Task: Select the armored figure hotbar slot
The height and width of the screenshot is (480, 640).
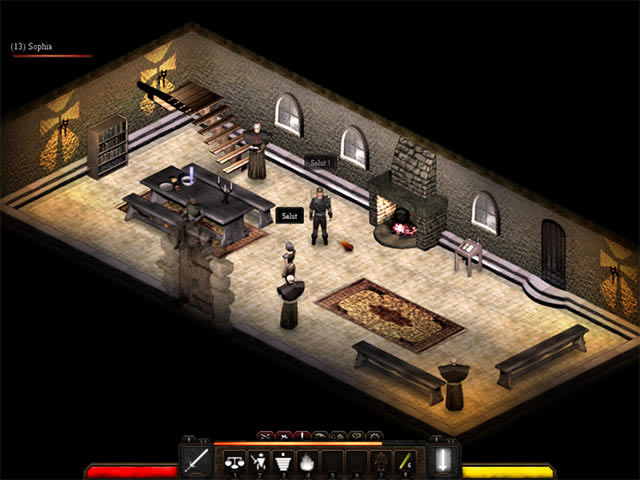Action: click(x=381, y=461)
